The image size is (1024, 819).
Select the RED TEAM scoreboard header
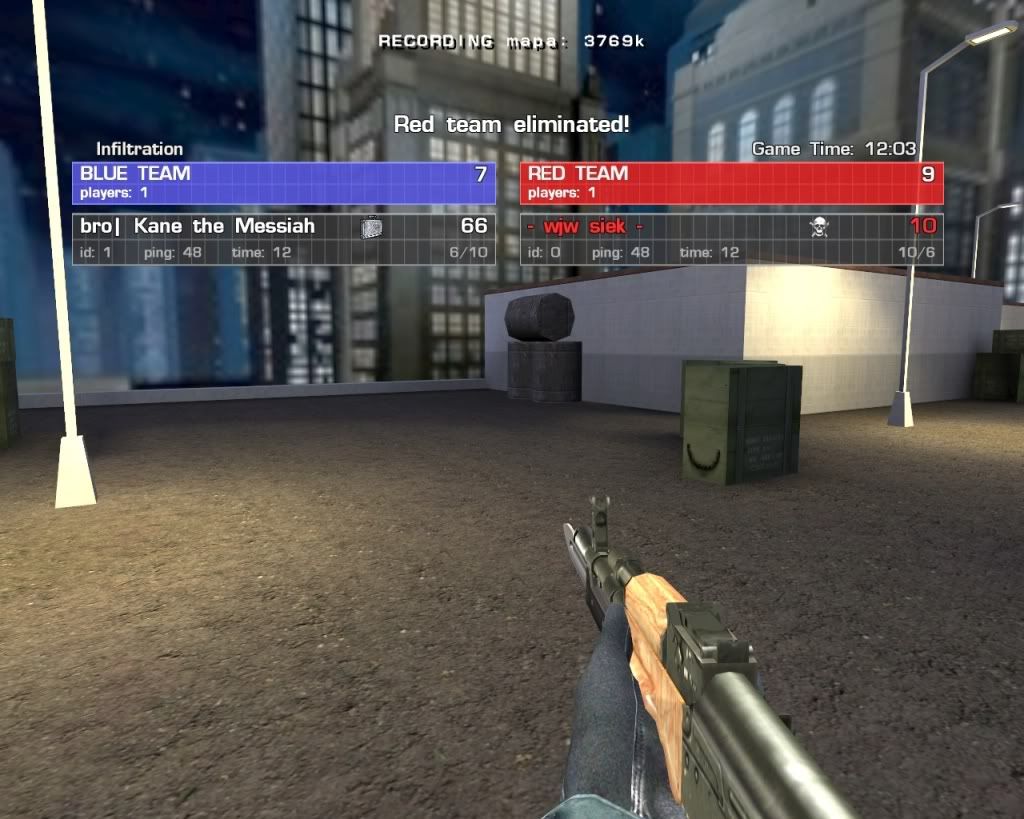731,183
